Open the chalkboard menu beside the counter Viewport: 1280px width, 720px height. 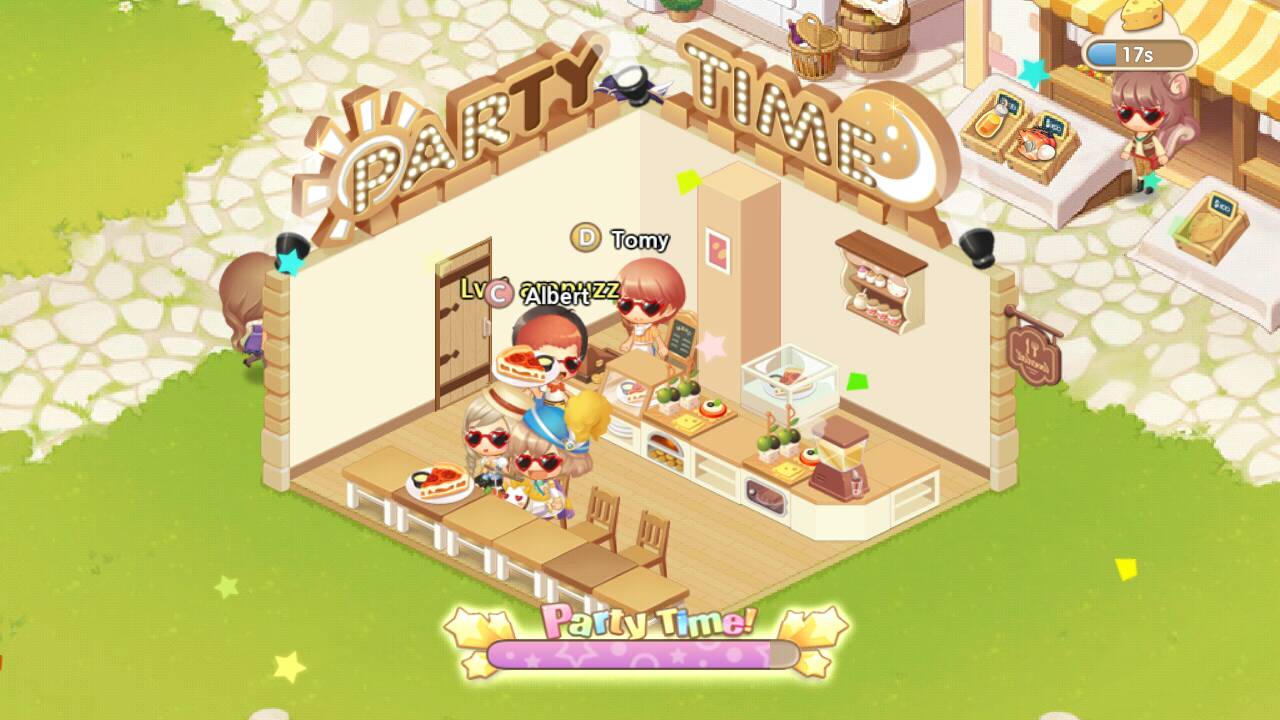click(x=681, y=337)
